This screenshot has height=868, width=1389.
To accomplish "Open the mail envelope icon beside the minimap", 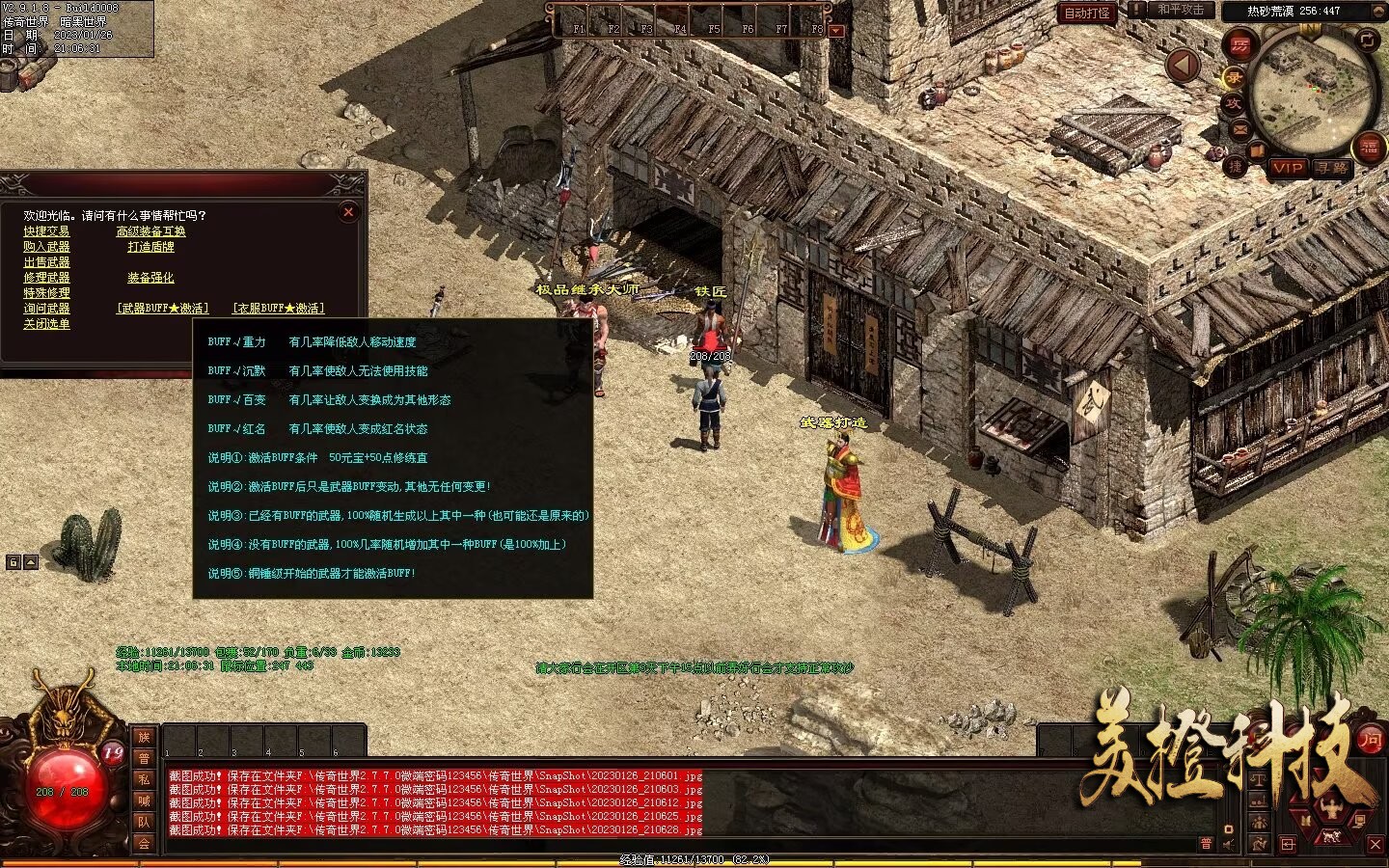I will tap(1240, 128).
